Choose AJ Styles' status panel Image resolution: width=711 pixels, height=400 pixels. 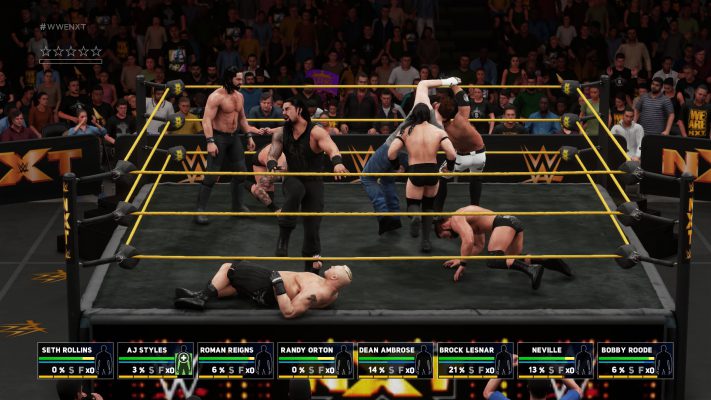tap(155, 360)
